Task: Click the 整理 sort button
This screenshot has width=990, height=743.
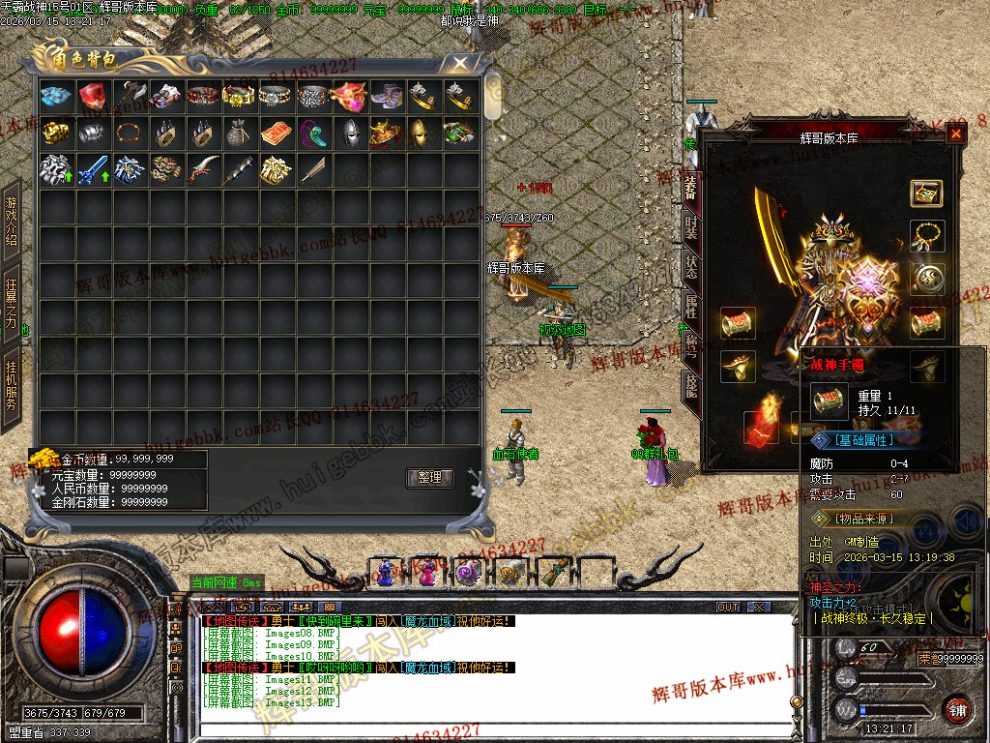Action: [430, 478]
